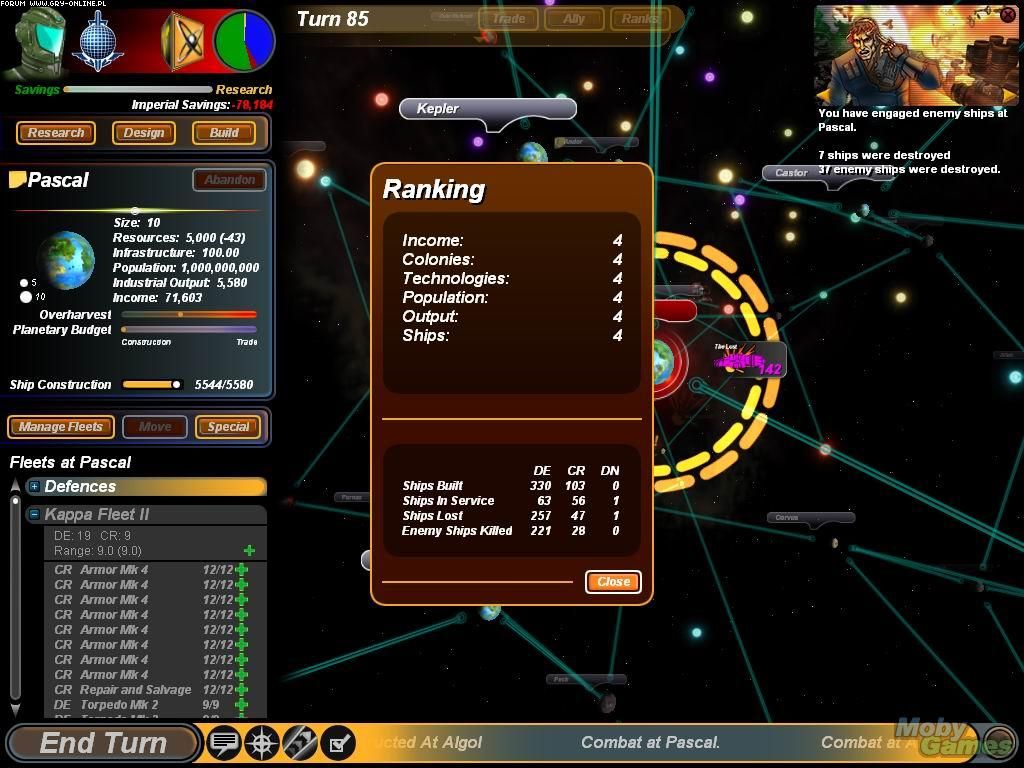Viewport: 1024px width, 768px height.
Task: Collapse the Kappa Fleet II list
Action: [x=34, y=514]
